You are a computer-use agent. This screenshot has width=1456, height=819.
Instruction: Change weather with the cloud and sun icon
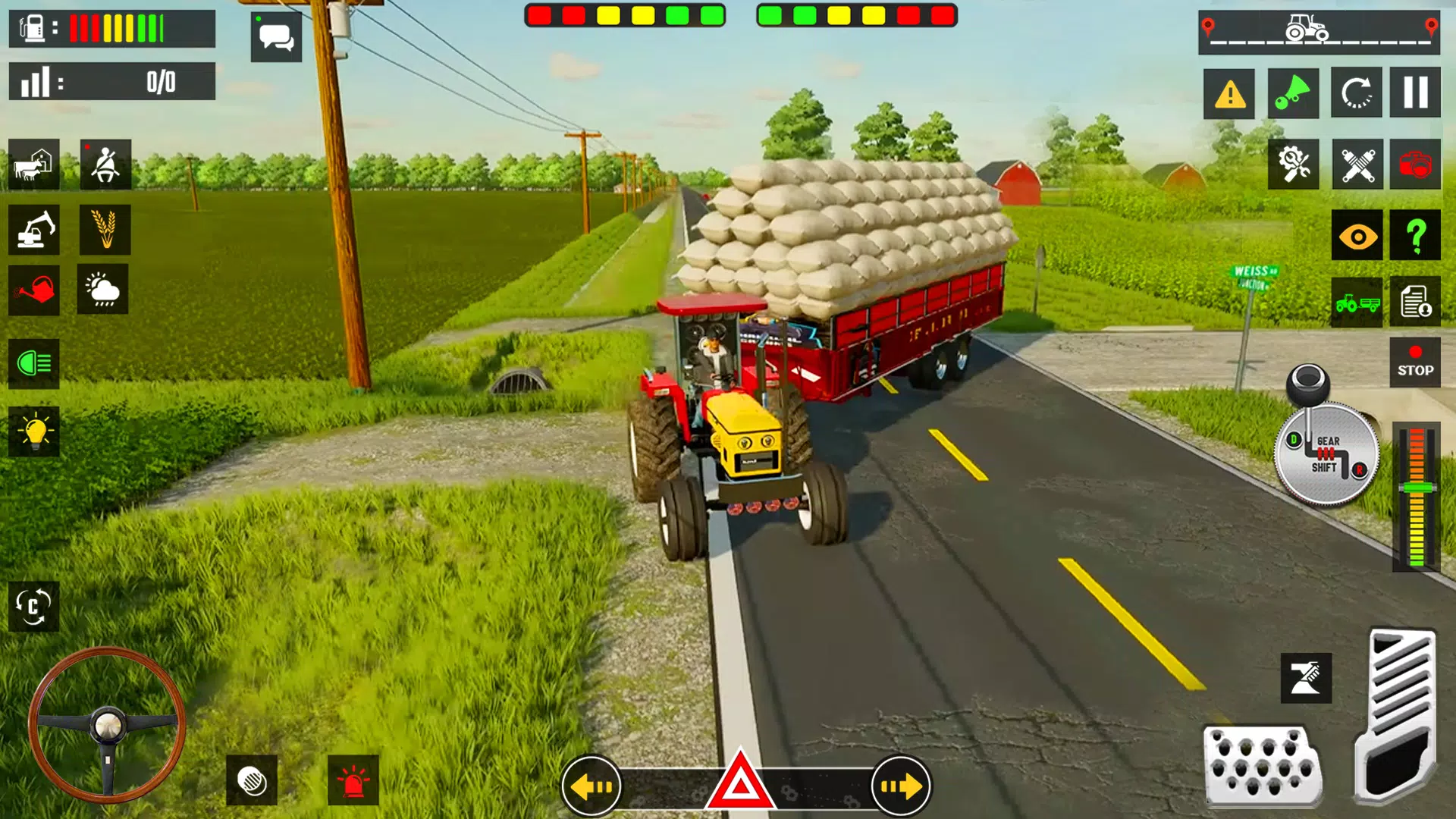click(102, 289)
